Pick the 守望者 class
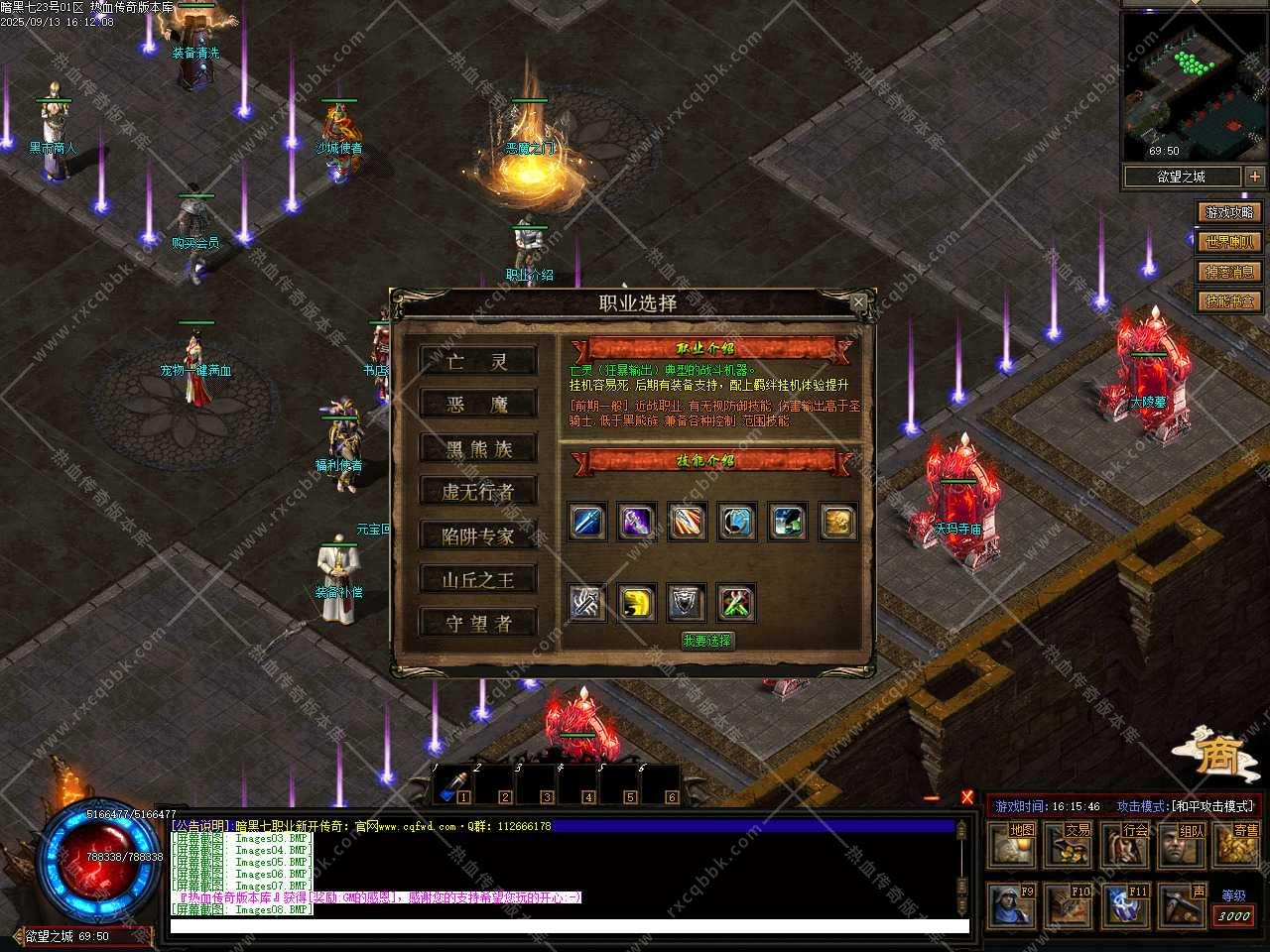The image size is (1270, 952). click(x=477, y=624)
